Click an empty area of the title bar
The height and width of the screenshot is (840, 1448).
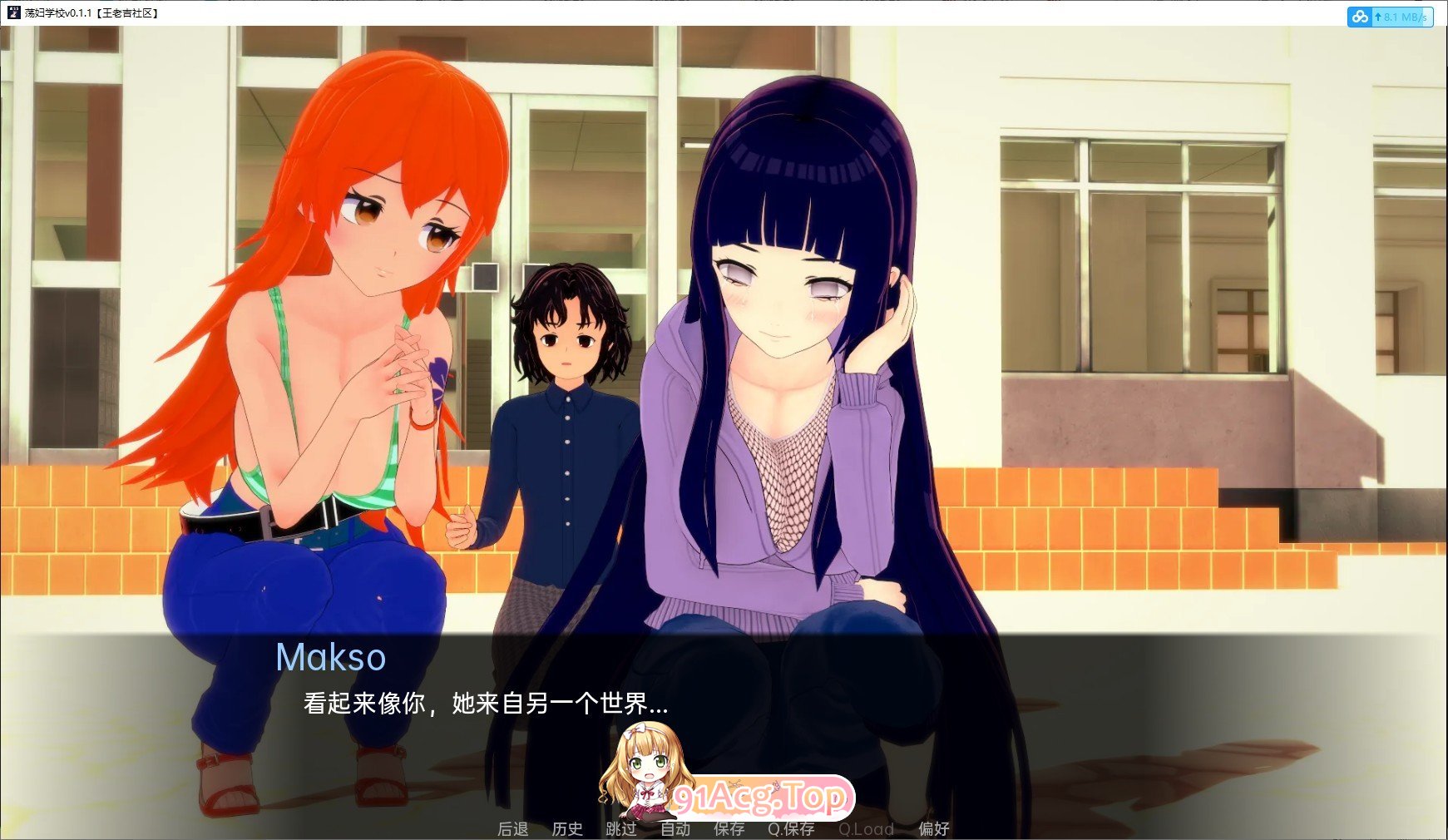[x=665, y=13]
